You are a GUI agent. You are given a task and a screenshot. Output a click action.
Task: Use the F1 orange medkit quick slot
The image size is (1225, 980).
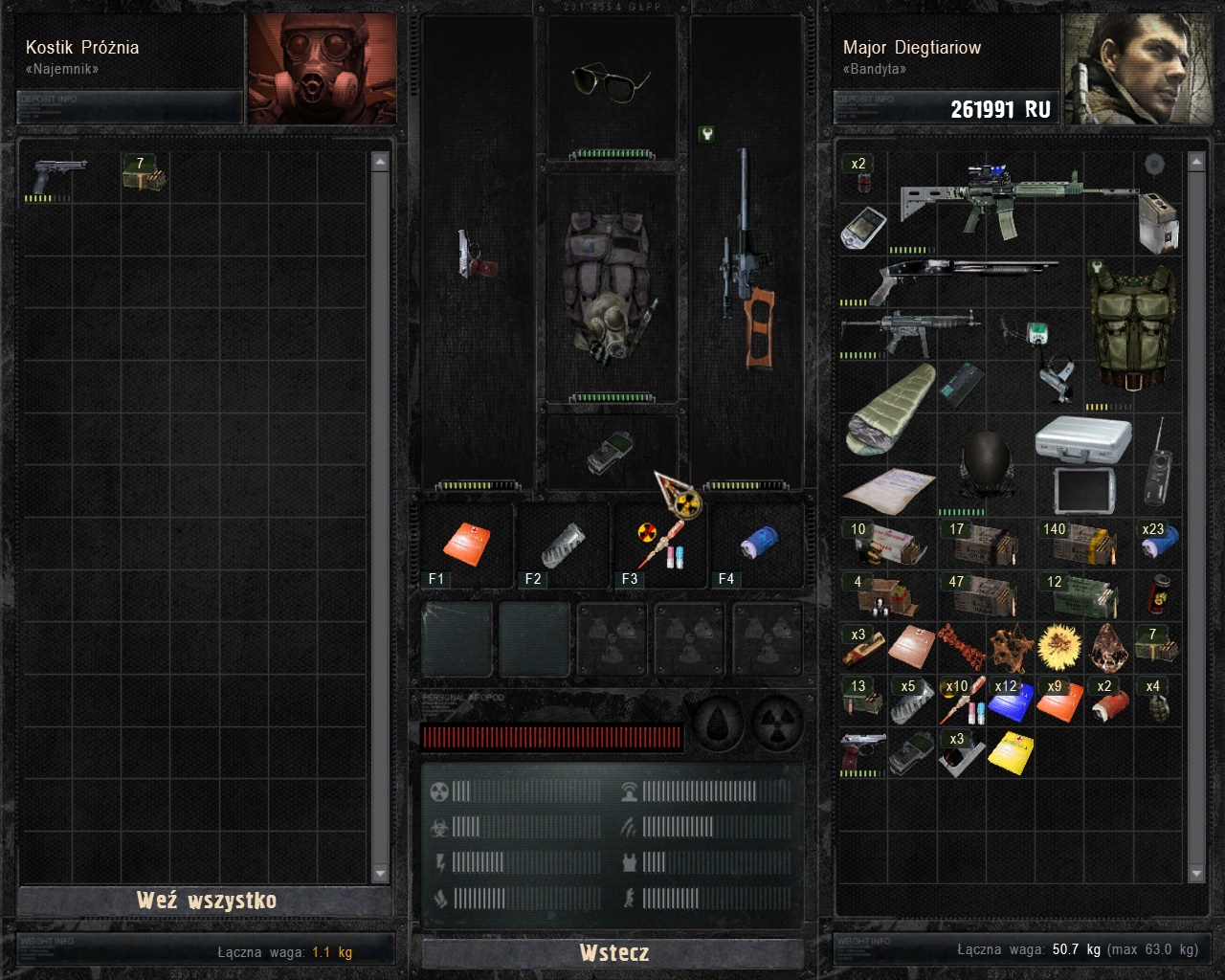pyautogui.click(x=466, y=545)
